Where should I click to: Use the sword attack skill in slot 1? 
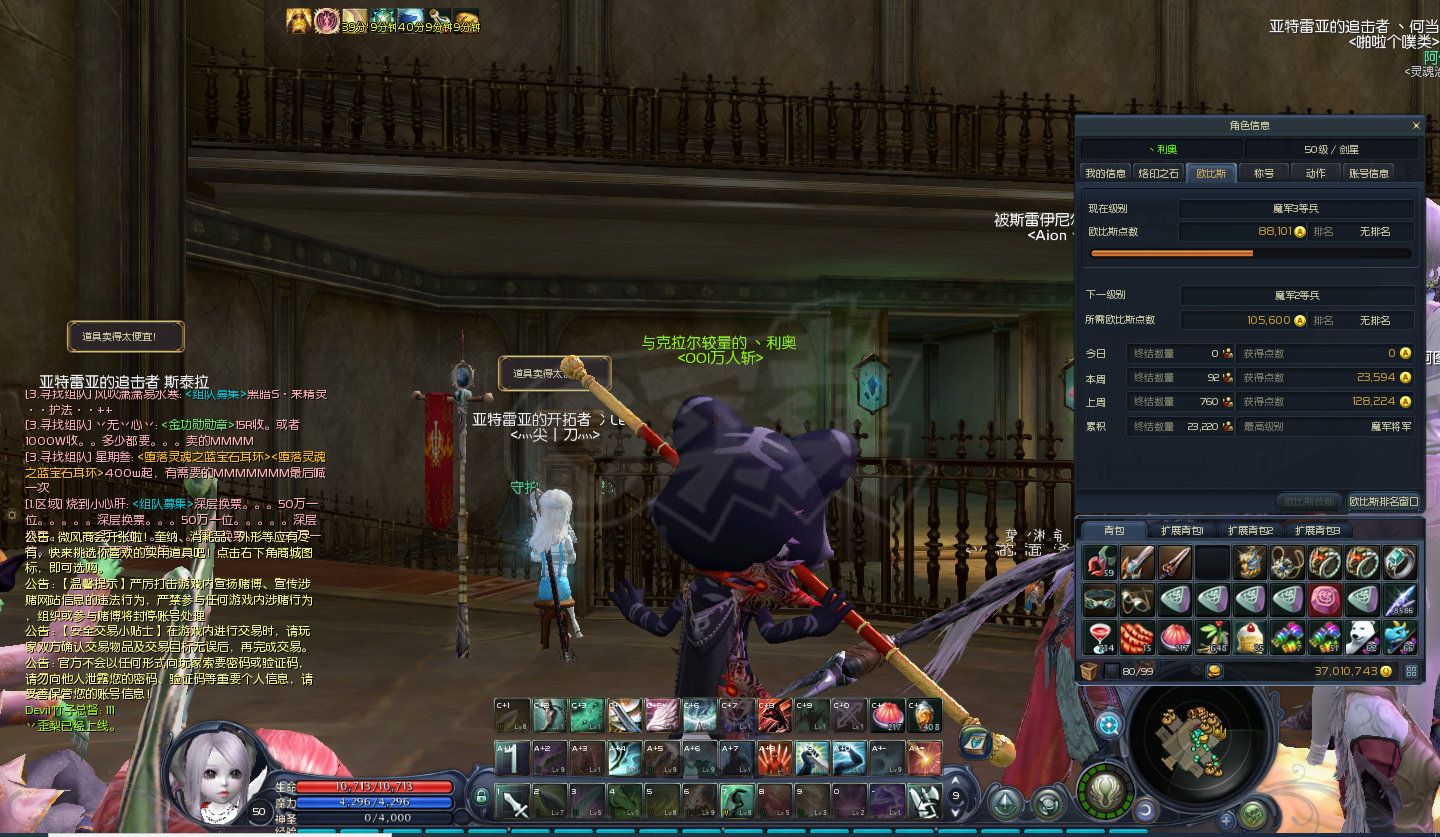pos(512,800)
